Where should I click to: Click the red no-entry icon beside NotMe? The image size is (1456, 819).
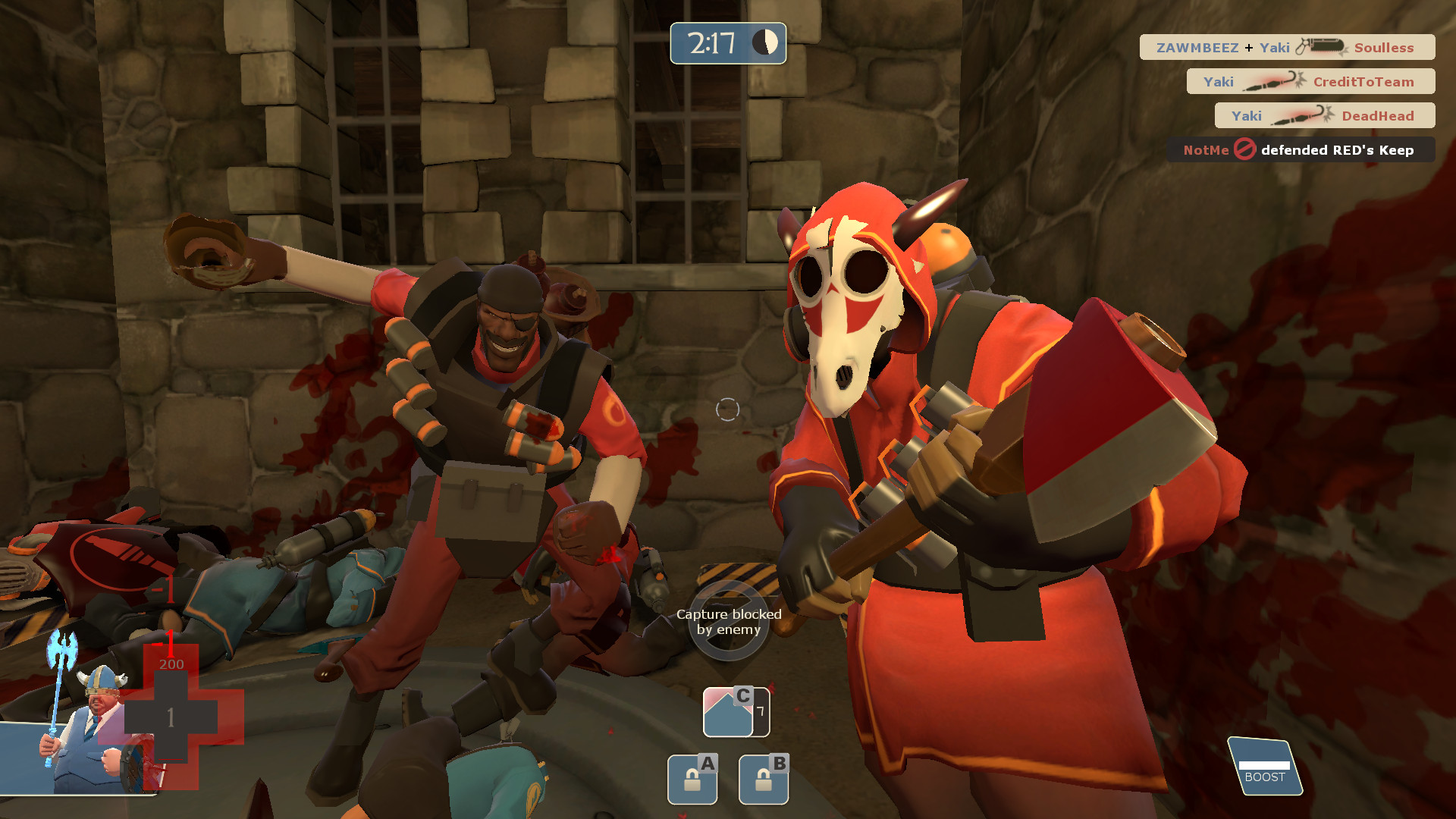[1244, 150]
